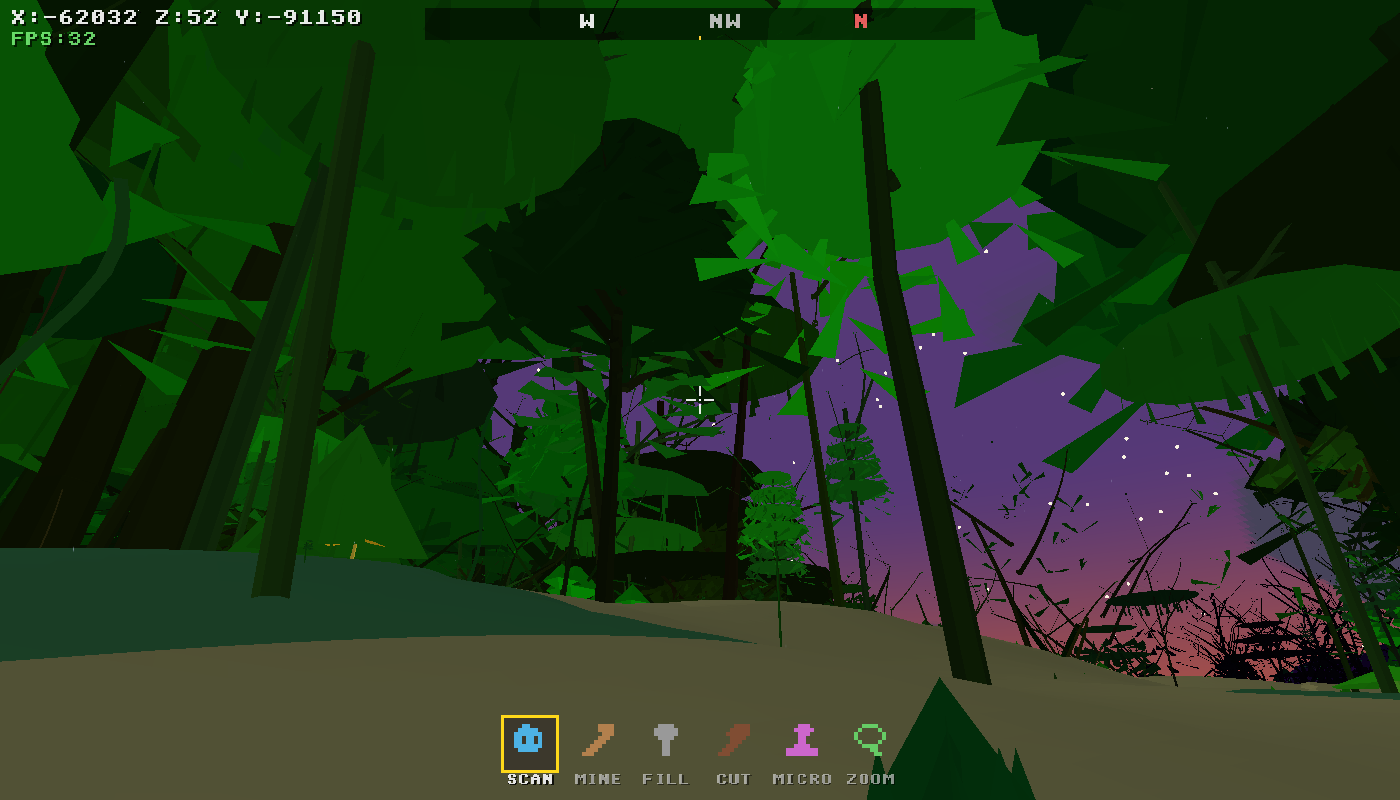Open the MINE label
Viewport: 1400px width, 800px height.
(x=597, y=779)
